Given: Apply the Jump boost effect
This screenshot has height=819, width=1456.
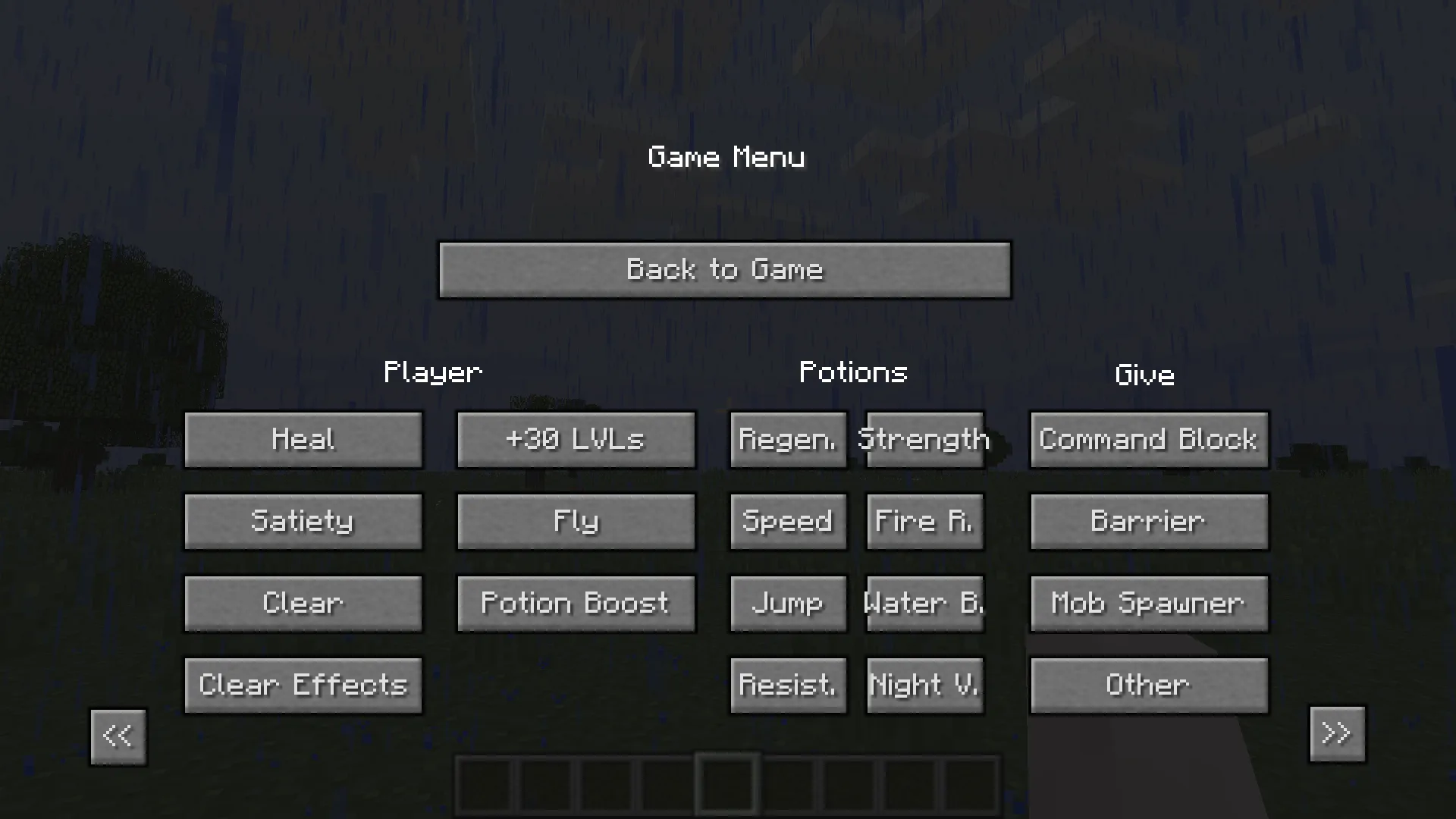Looking at the screenshot, I should pyautogui.click(x=788, y=604).
